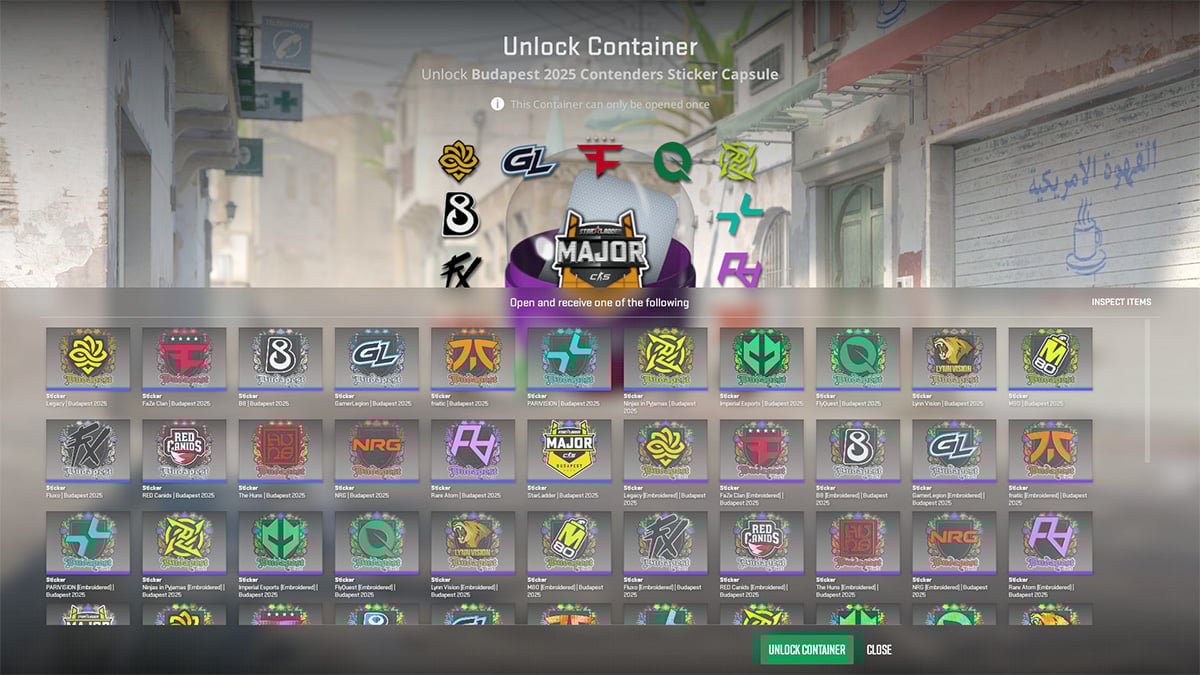Select the regular fnatic Budapest 2025 sticker
The height and width of the screenshot is (675, 1200).
pos(472,359)
